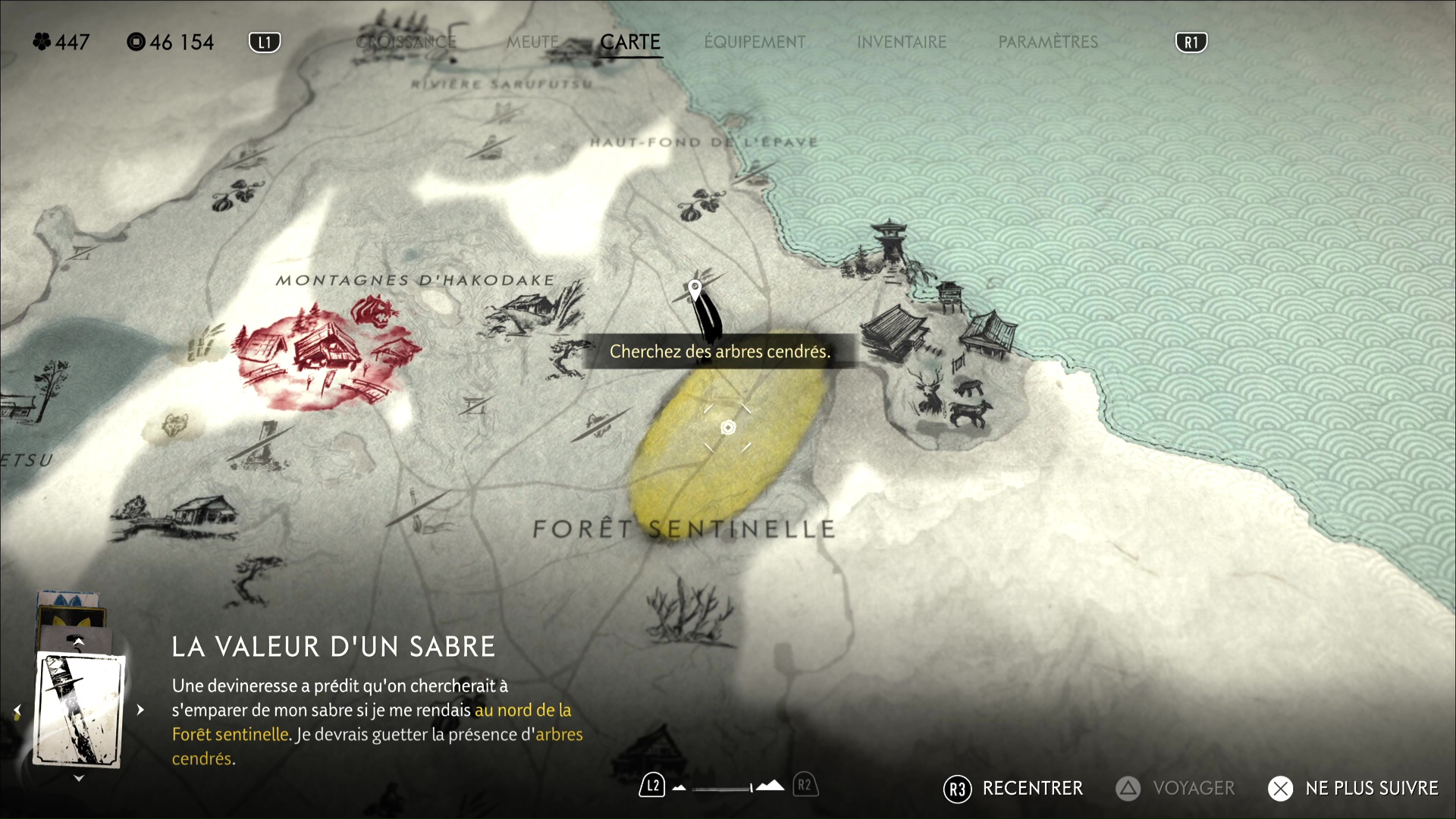The image size is (1456, 819).
Task: Select the white quest pin marker
Action: point(695,288)
